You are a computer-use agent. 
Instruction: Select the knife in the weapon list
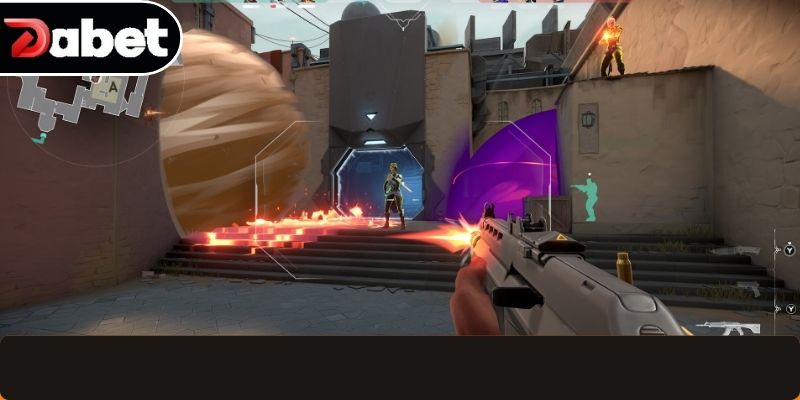click(735, 250)
